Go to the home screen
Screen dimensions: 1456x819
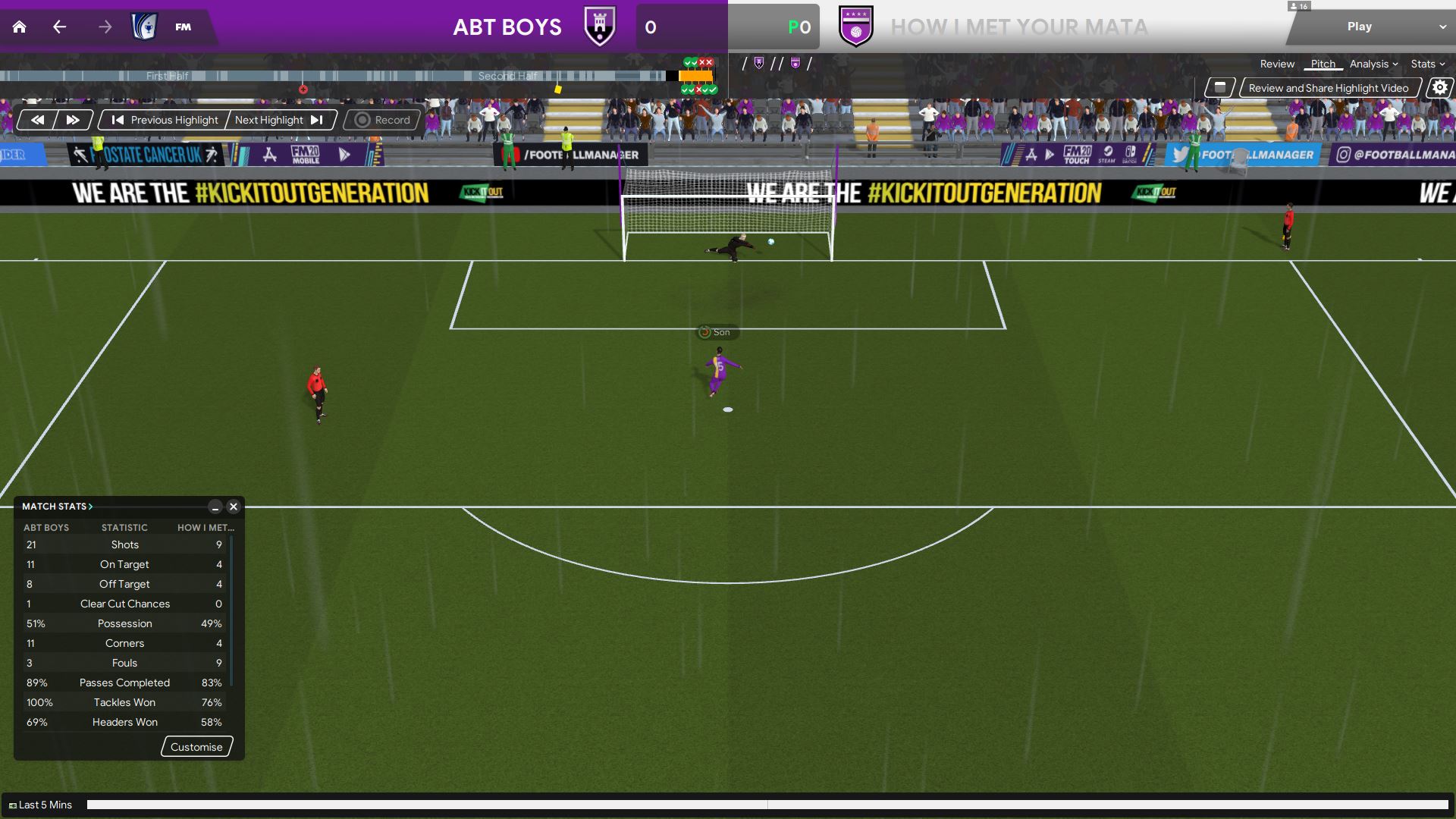[20, 27]
